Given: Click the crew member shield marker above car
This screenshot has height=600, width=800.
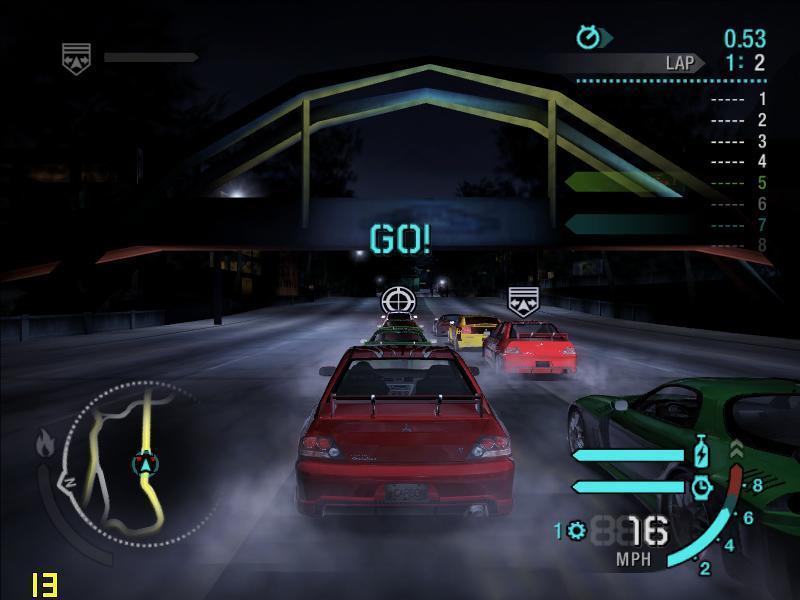Looking at the screenshot, I should [x=523, y=300].
